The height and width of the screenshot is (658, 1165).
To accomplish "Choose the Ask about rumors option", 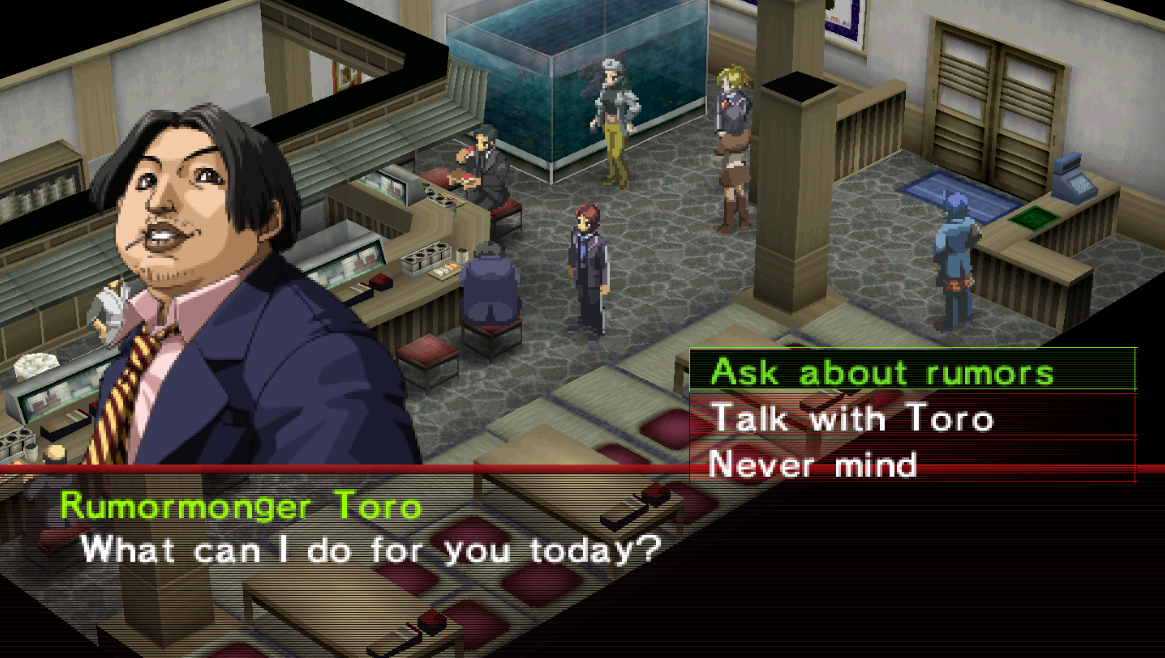I will point(882,372).
